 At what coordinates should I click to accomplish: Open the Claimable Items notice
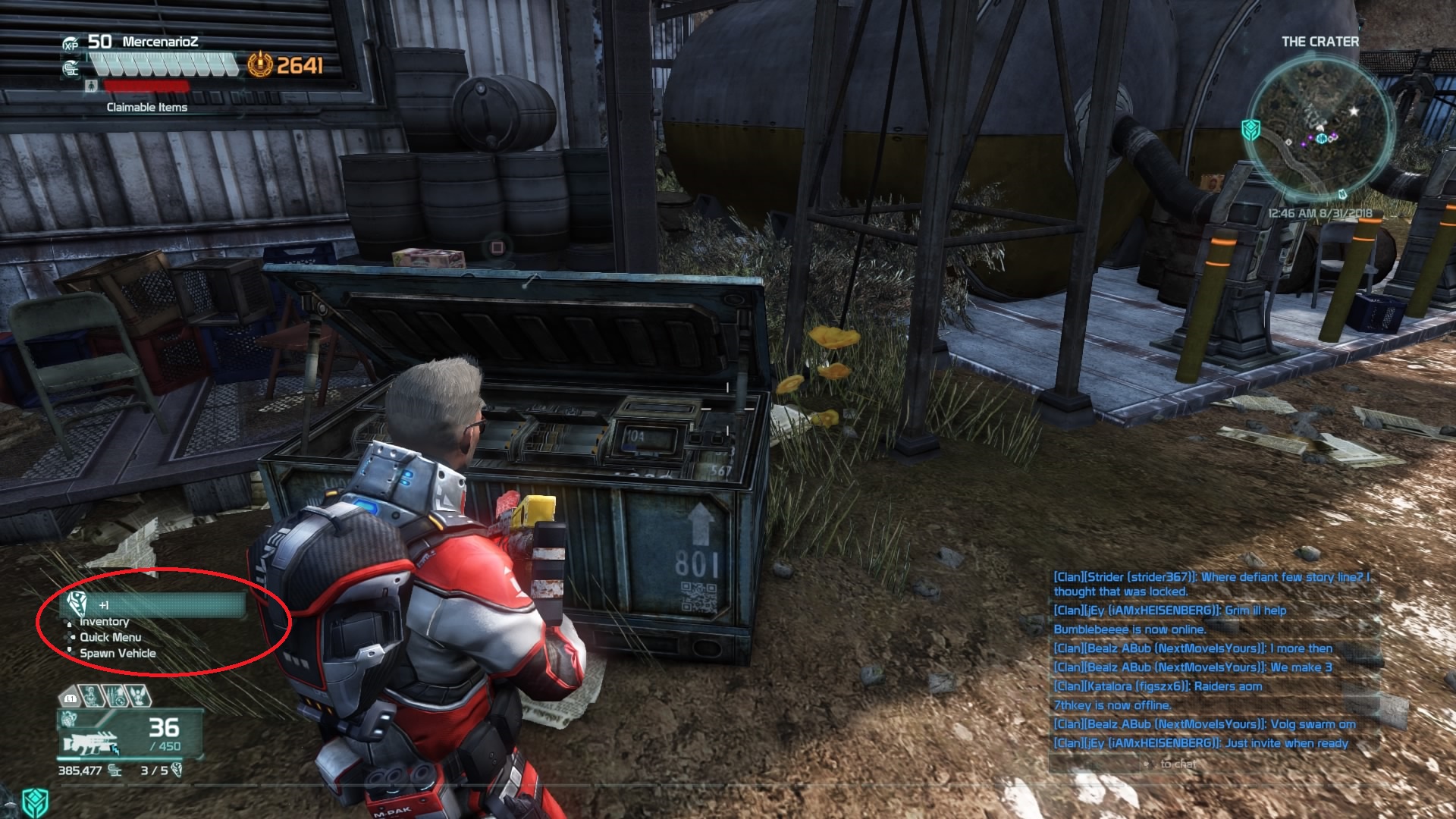[146, 108]
